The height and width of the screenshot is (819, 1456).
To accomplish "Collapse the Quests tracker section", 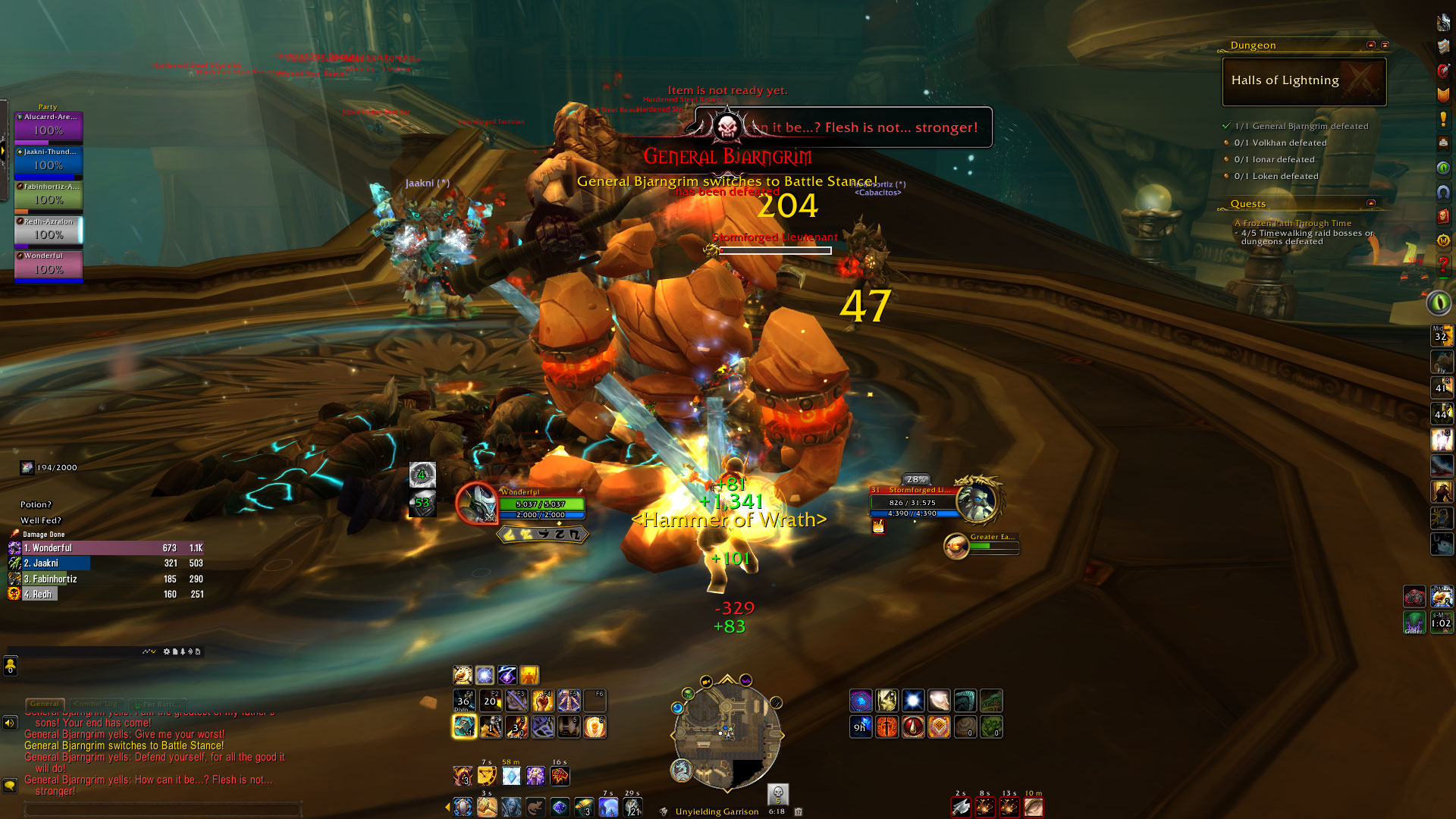I will coord(1370,203).
